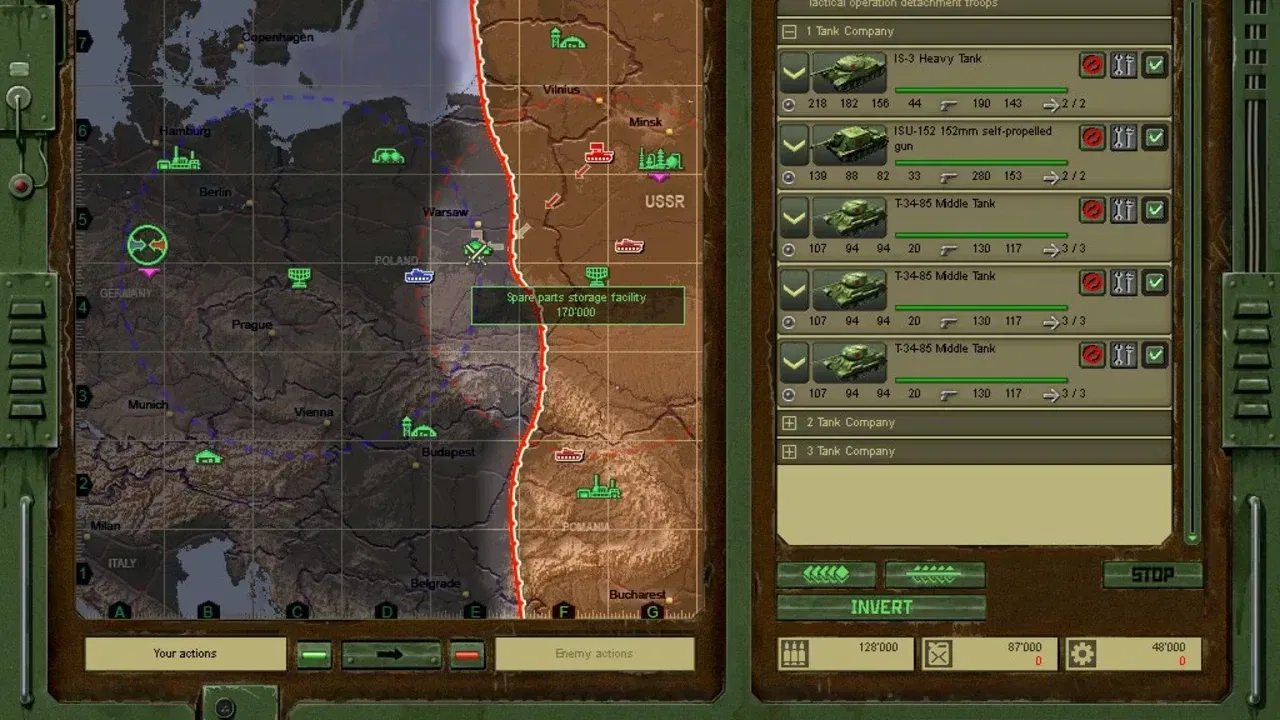Click the STOP button
The image size is (1280, 720).
pyautogui.click(x=1152, y=575)
